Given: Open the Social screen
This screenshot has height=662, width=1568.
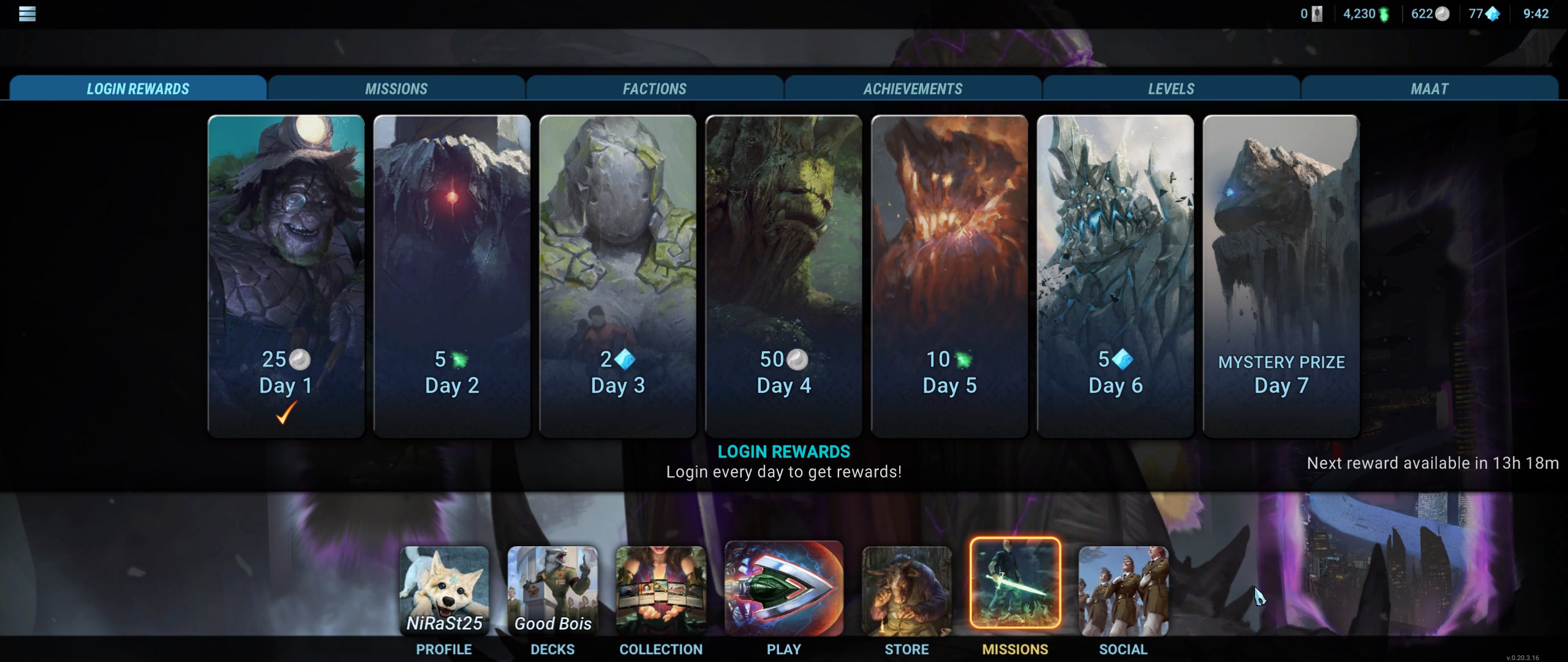Looking at the screenshot, I should 1123,591.
